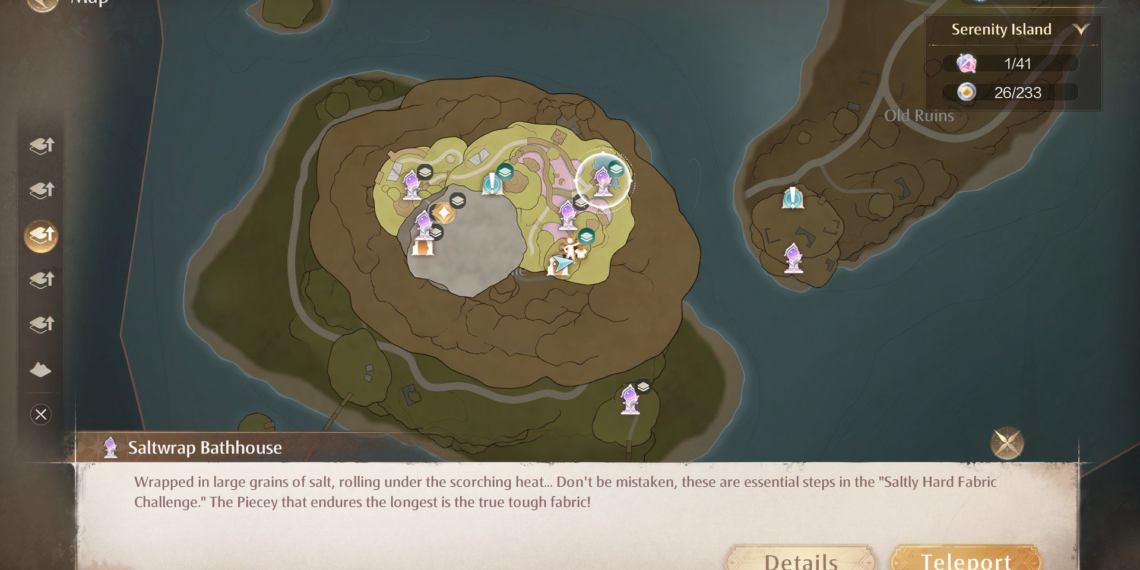Teleport to Saltwrap Bathhouse
This screenshot has width=1140, height=570.
coord(965,558)
